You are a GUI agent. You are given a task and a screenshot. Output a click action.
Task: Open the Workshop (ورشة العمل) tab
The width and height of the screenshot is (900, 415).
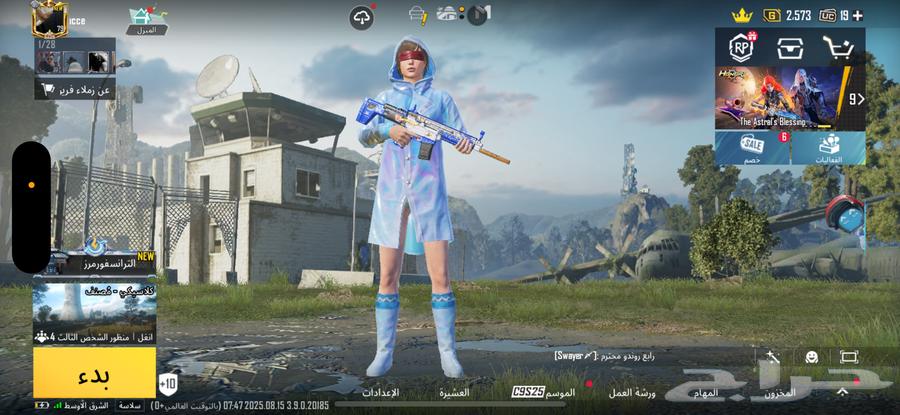coord(632,393)
